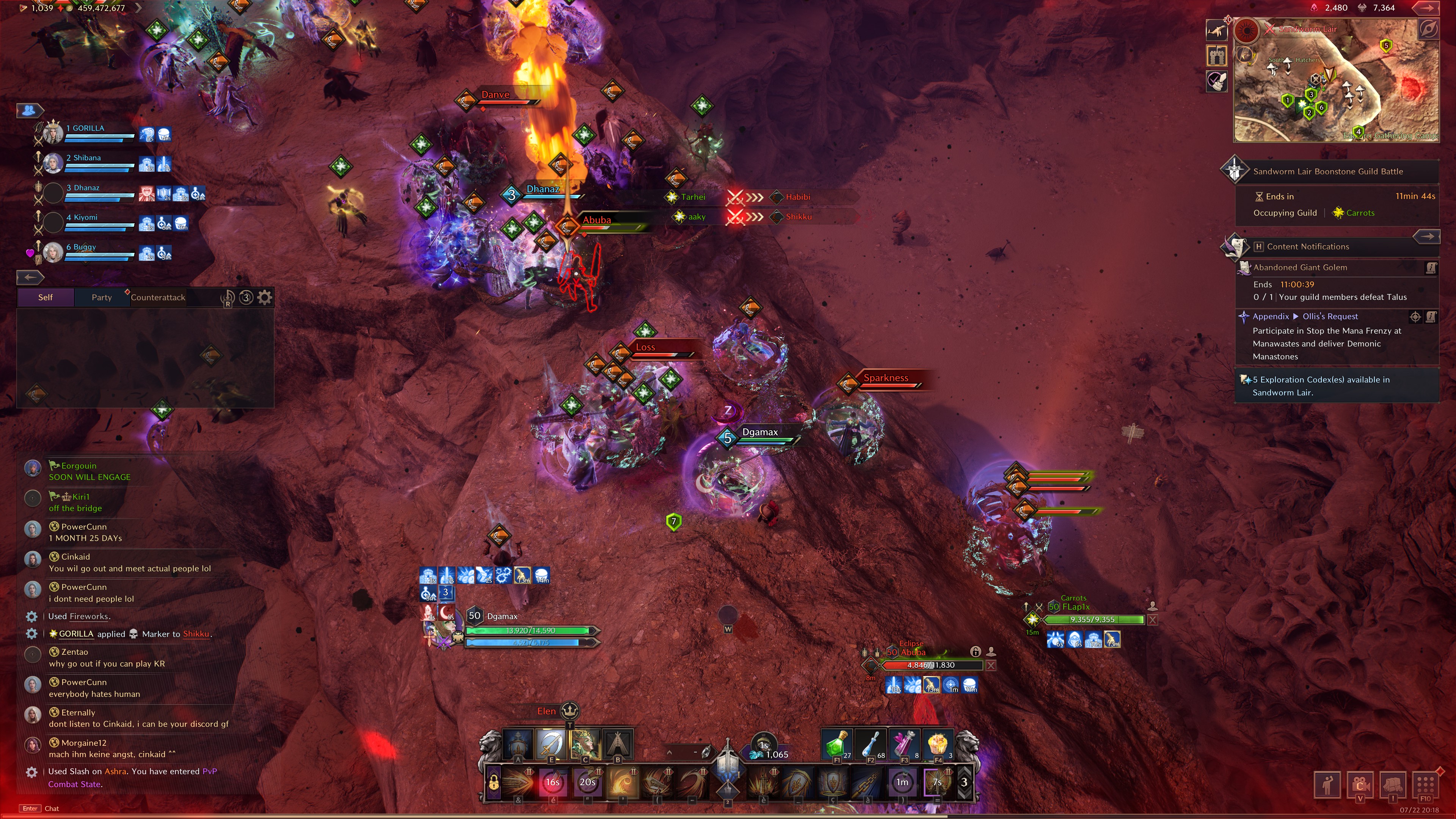Select the Ollis's Request quest entry
1456x819 pixels.
(x=1329, y=317)
